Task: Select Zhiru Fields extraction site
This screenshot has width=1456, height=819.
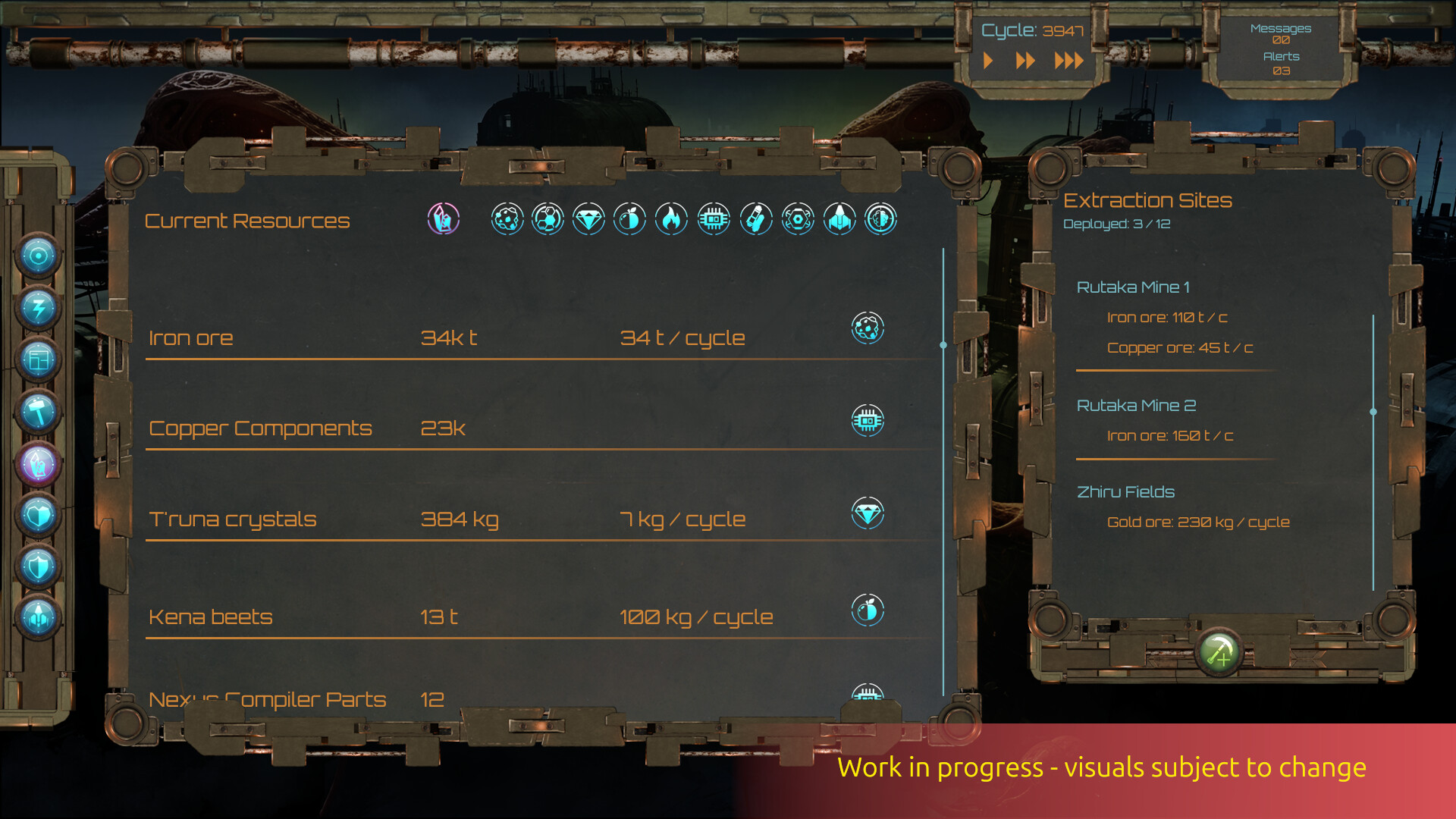Action: [x=1126, y=491]
